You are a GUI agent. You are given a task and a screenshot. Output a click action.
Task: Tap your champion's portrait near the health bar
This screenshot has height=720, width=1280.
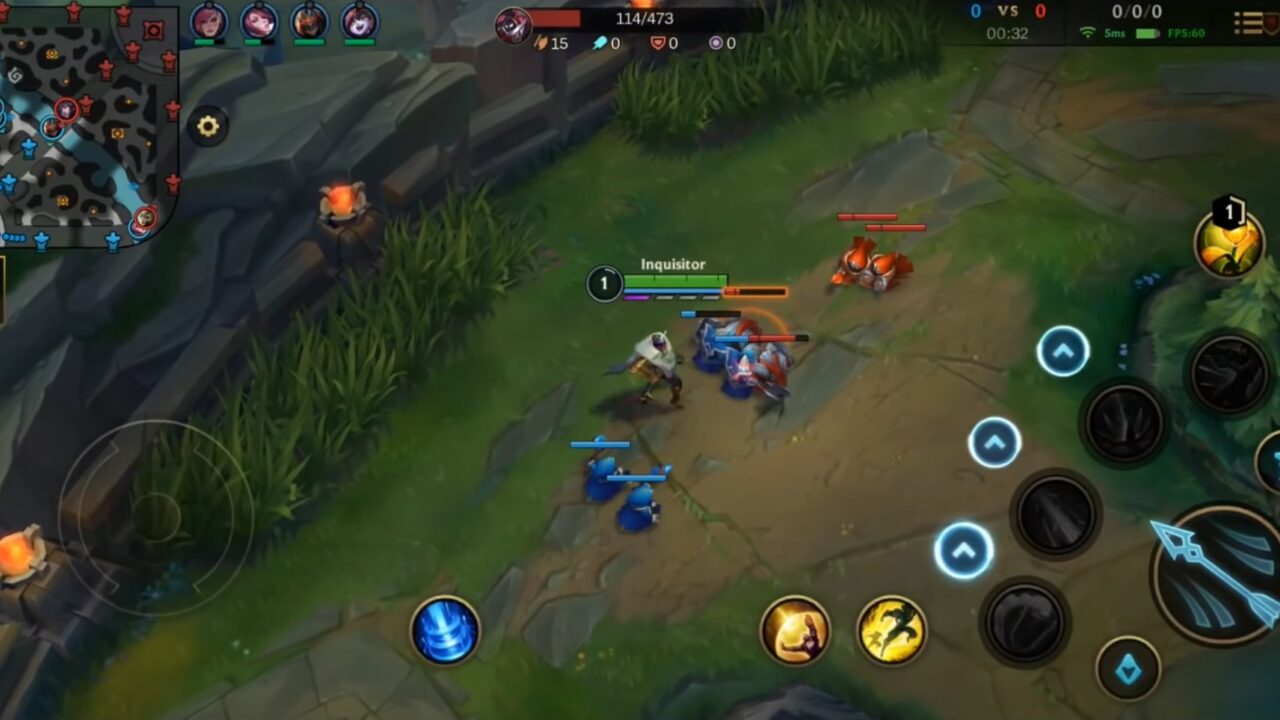click(x=510, y=25)
